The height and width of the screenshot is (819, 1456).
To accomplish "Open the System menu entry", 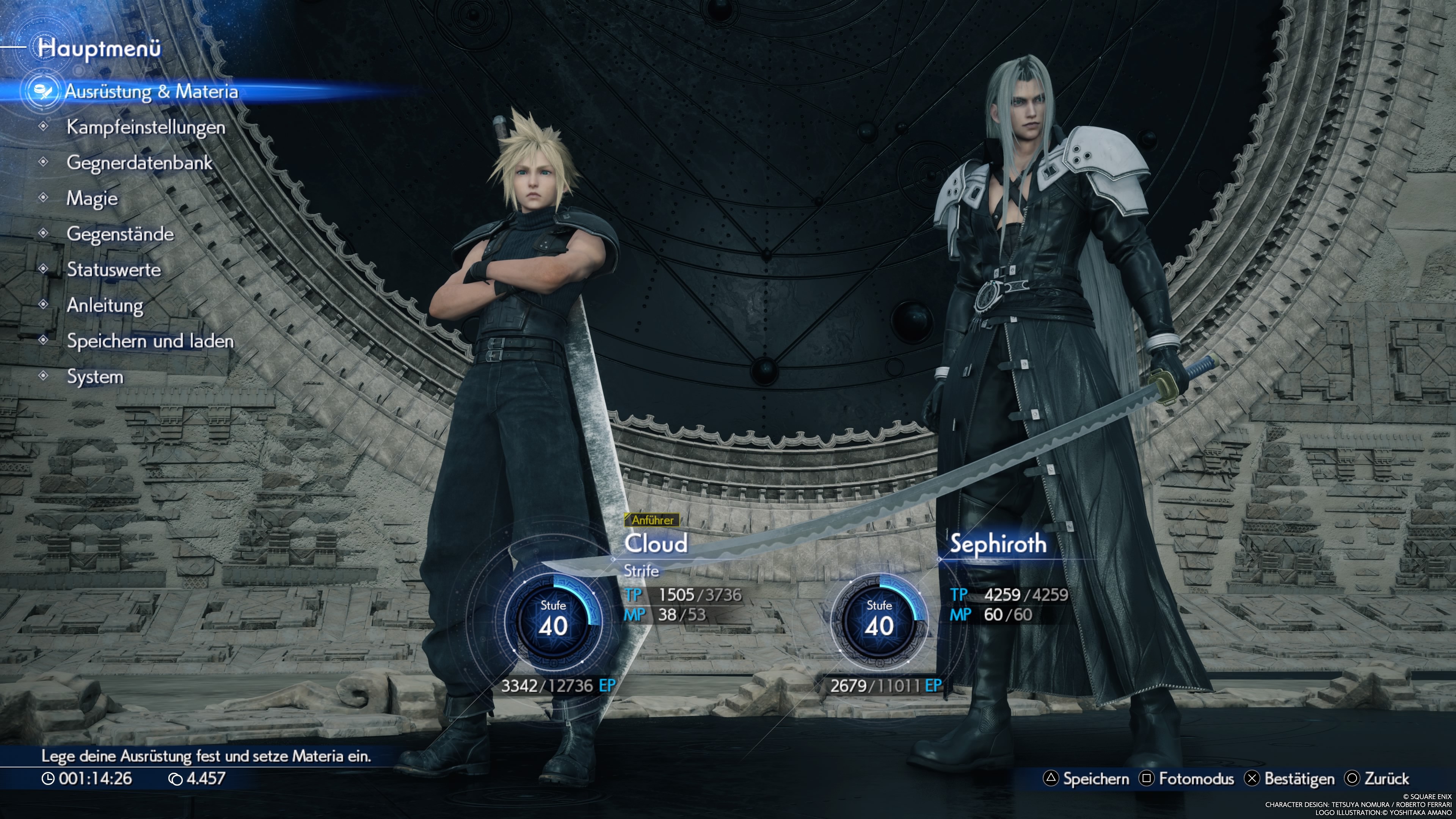I will click(x=95, y=377).
